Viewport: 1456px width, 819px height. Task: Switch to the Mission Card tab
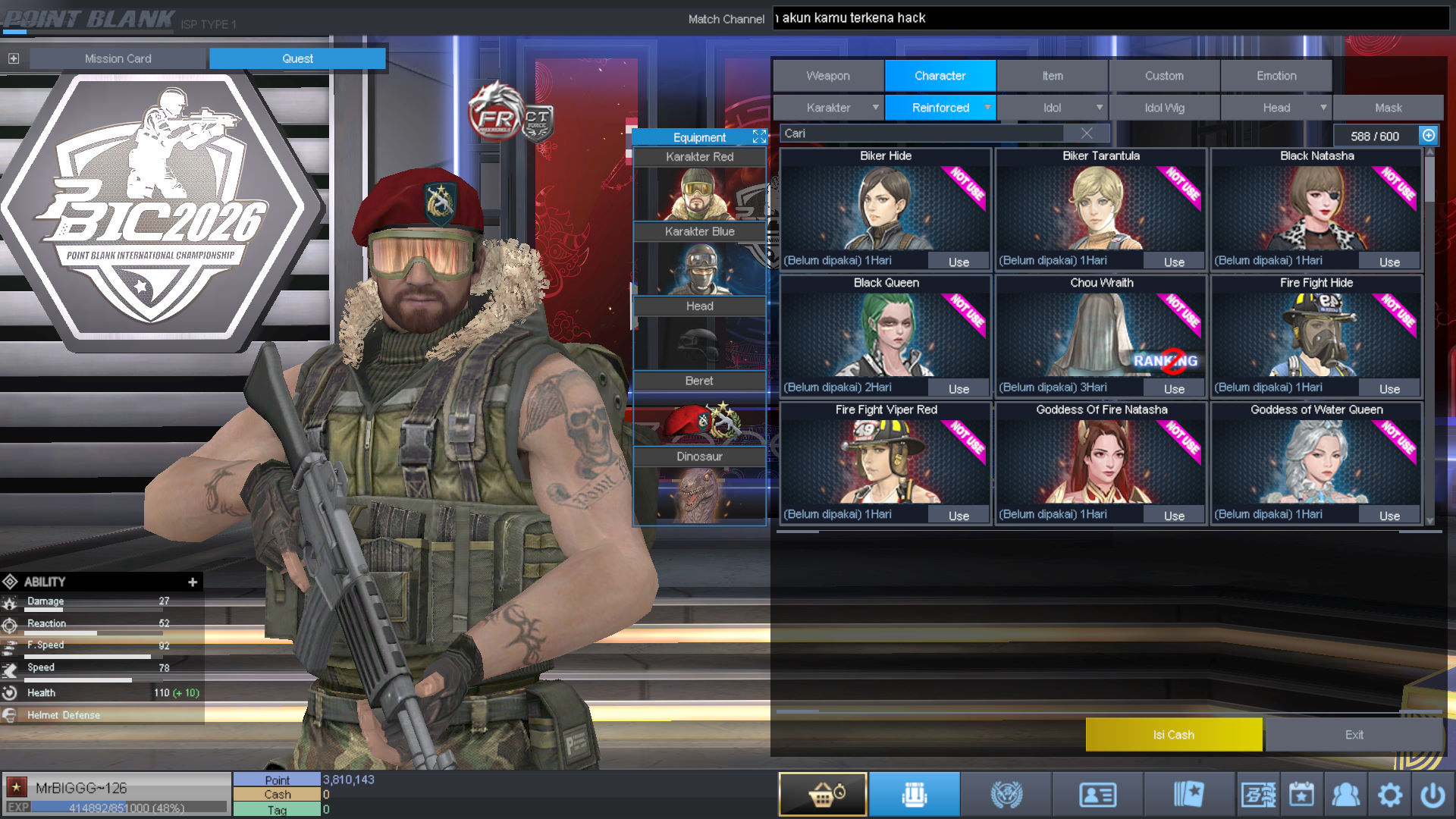click(x=118, y=58)
